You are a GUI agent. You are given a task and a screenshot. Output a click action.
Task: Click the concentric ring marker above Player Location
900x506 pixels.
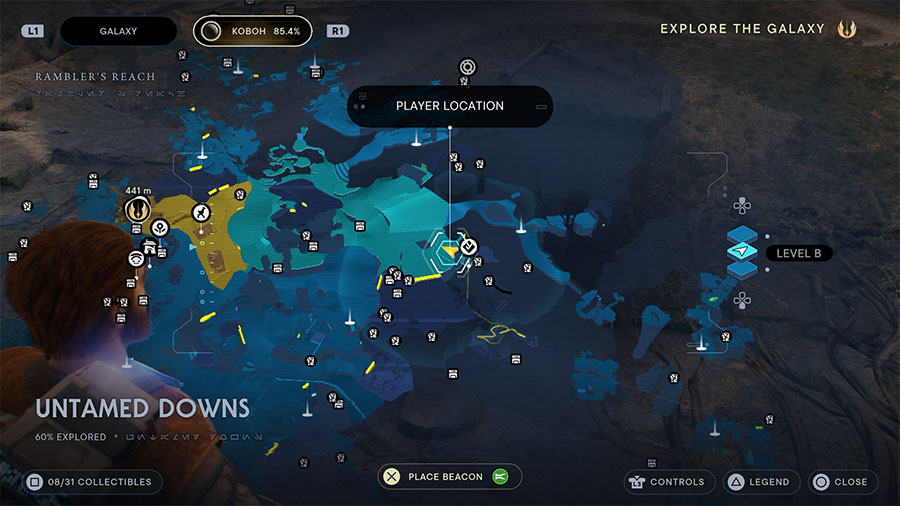coord(467,67)
